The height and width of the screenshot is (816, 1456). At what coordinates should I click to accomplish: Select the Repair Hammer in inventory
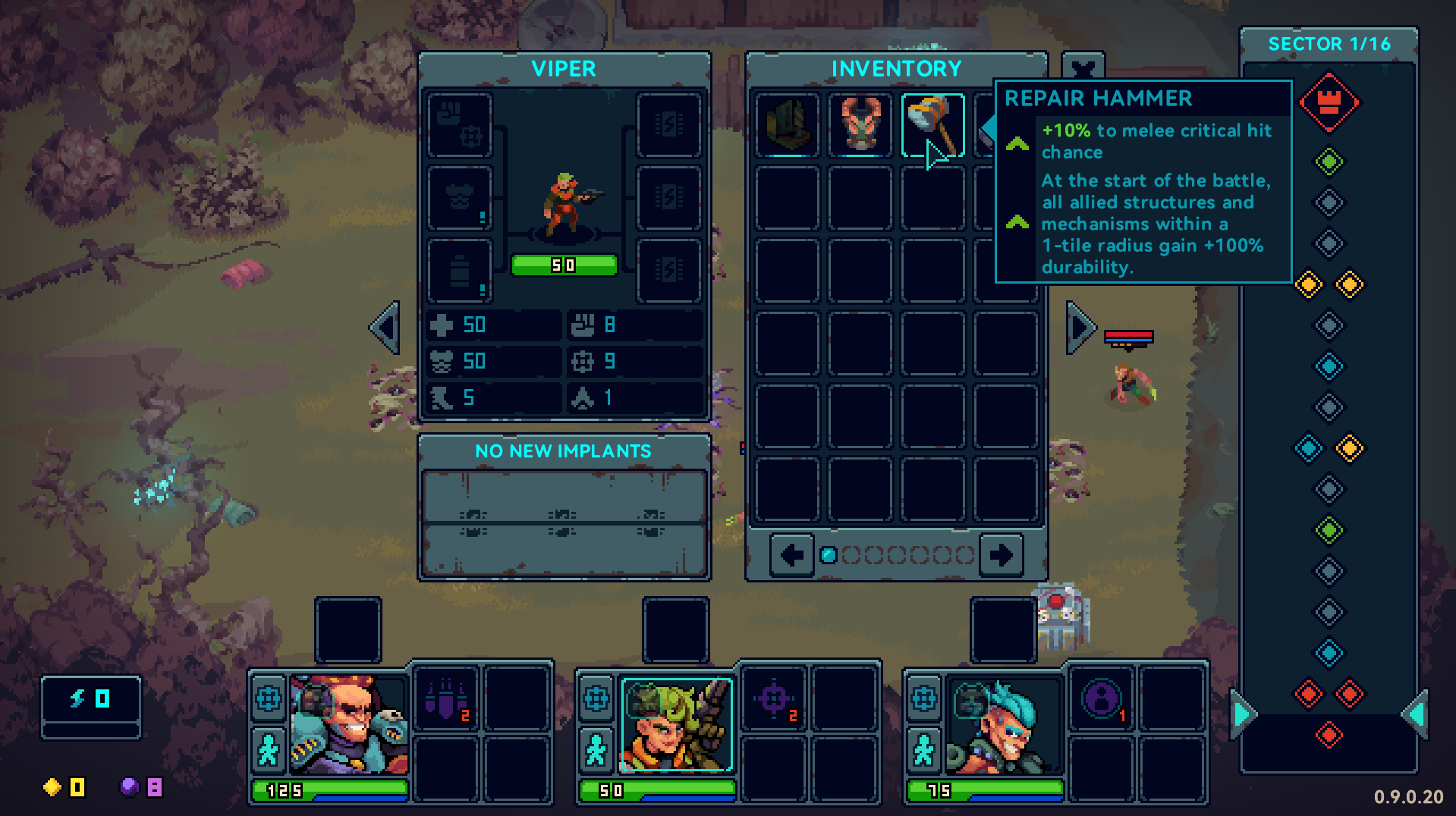point(932,125)
